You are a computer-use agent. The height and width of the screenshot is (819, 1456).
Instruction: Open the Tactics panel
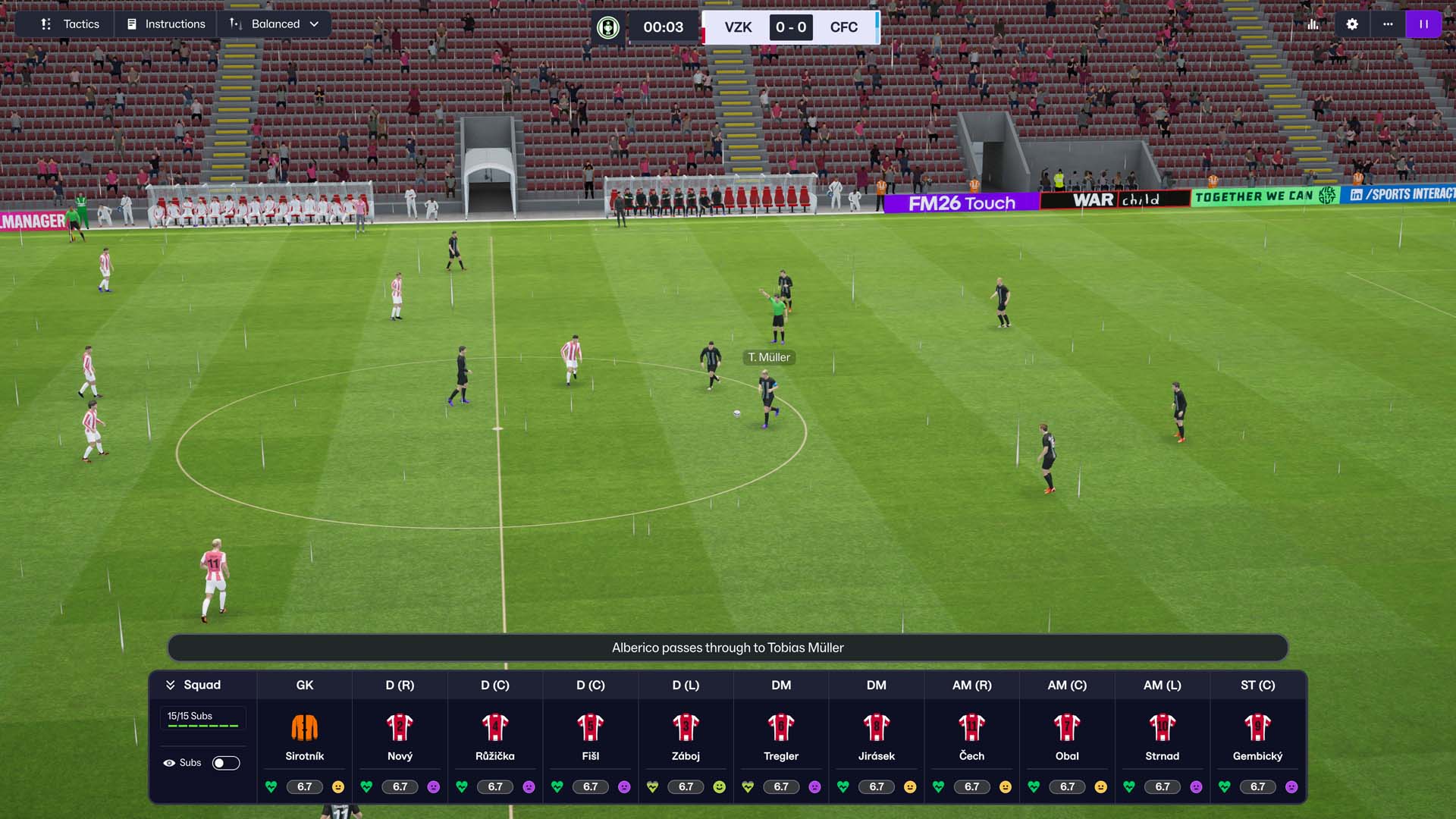pyautogui.click(x=70, y=24)
